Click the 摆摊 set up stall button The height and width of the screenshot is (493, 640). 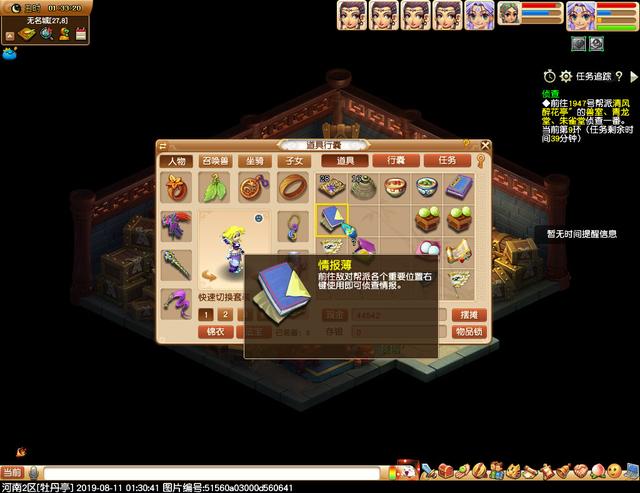467,314
